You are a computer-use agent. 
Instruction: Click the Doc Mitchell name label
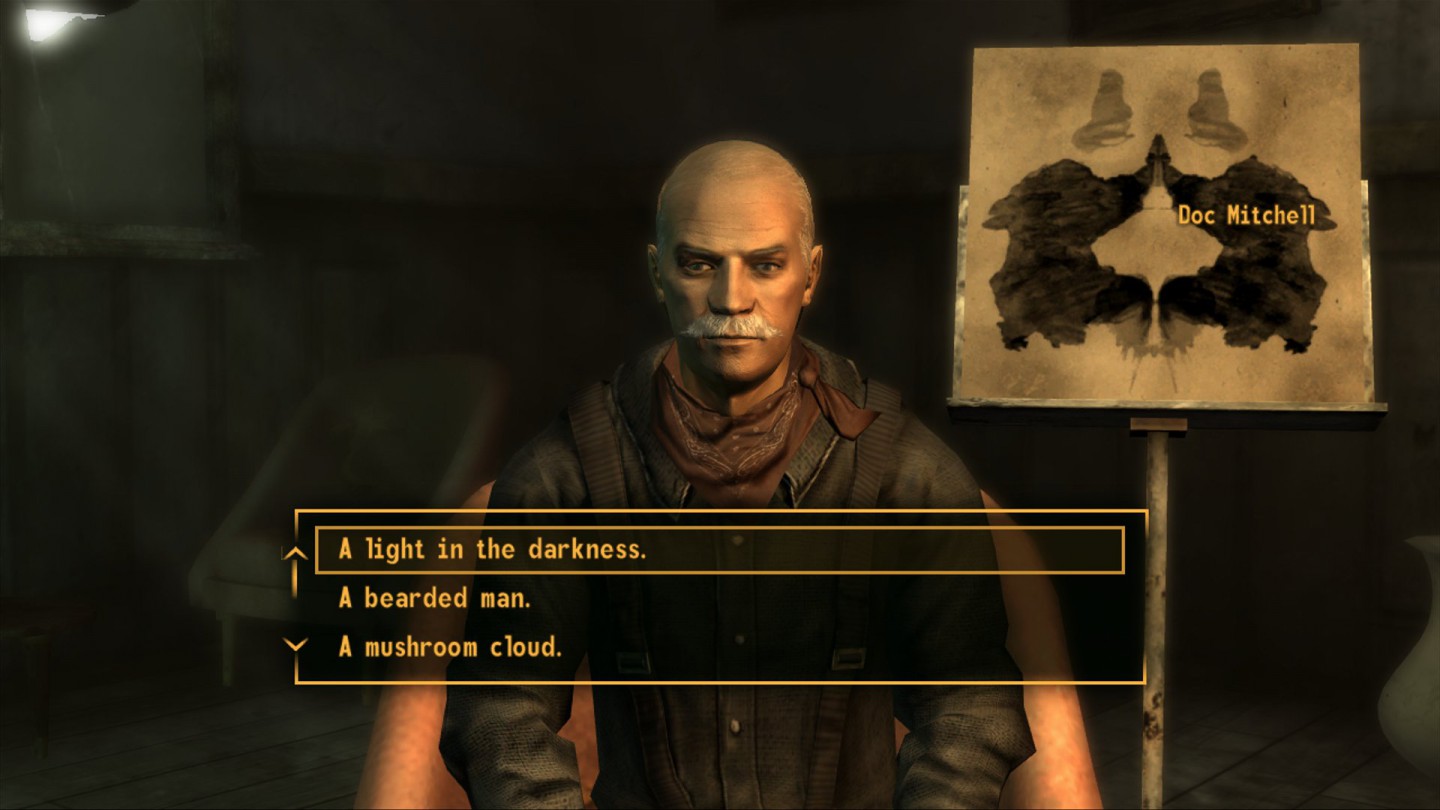point(1247,212)
